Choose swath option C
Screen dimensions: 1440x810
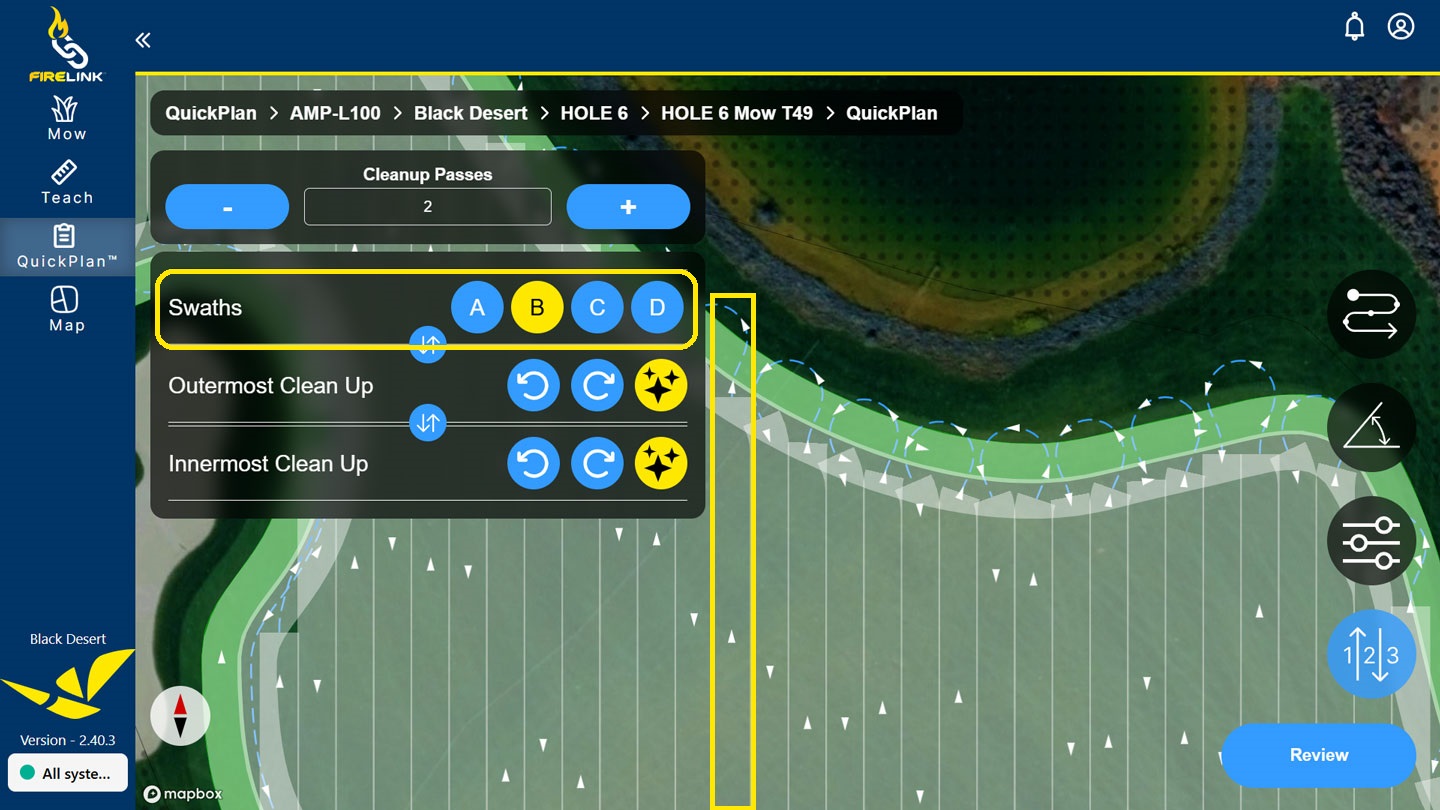(597, 308)
